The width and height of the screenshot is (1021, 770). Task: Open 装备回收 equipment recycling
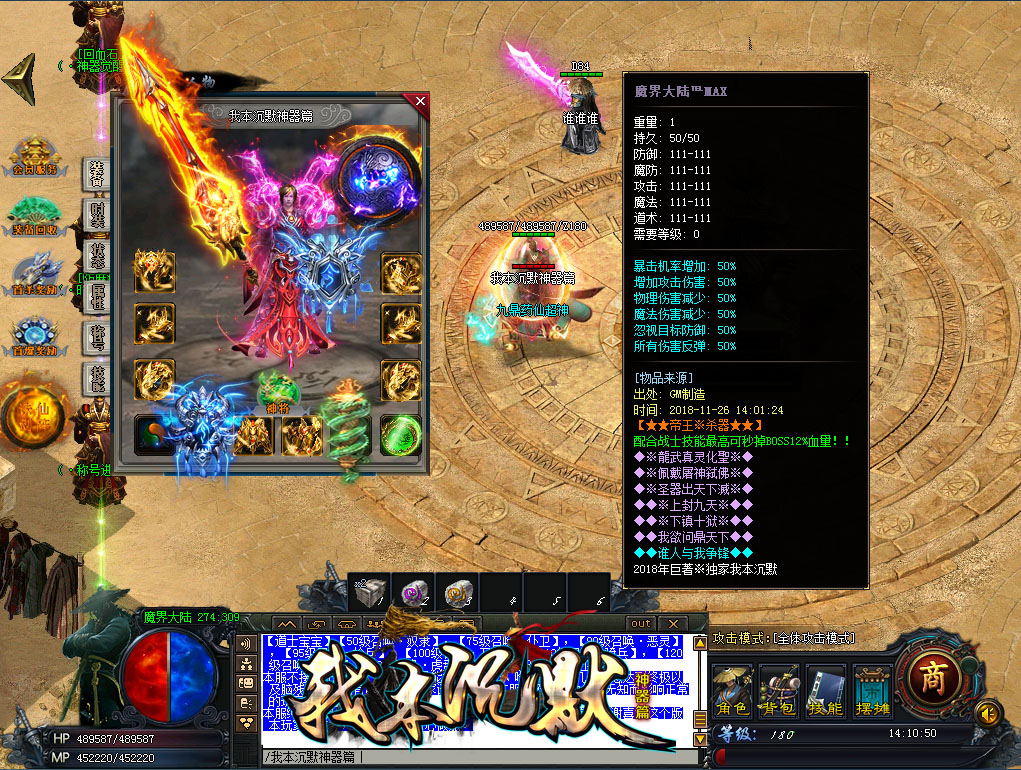click(34, 212)
